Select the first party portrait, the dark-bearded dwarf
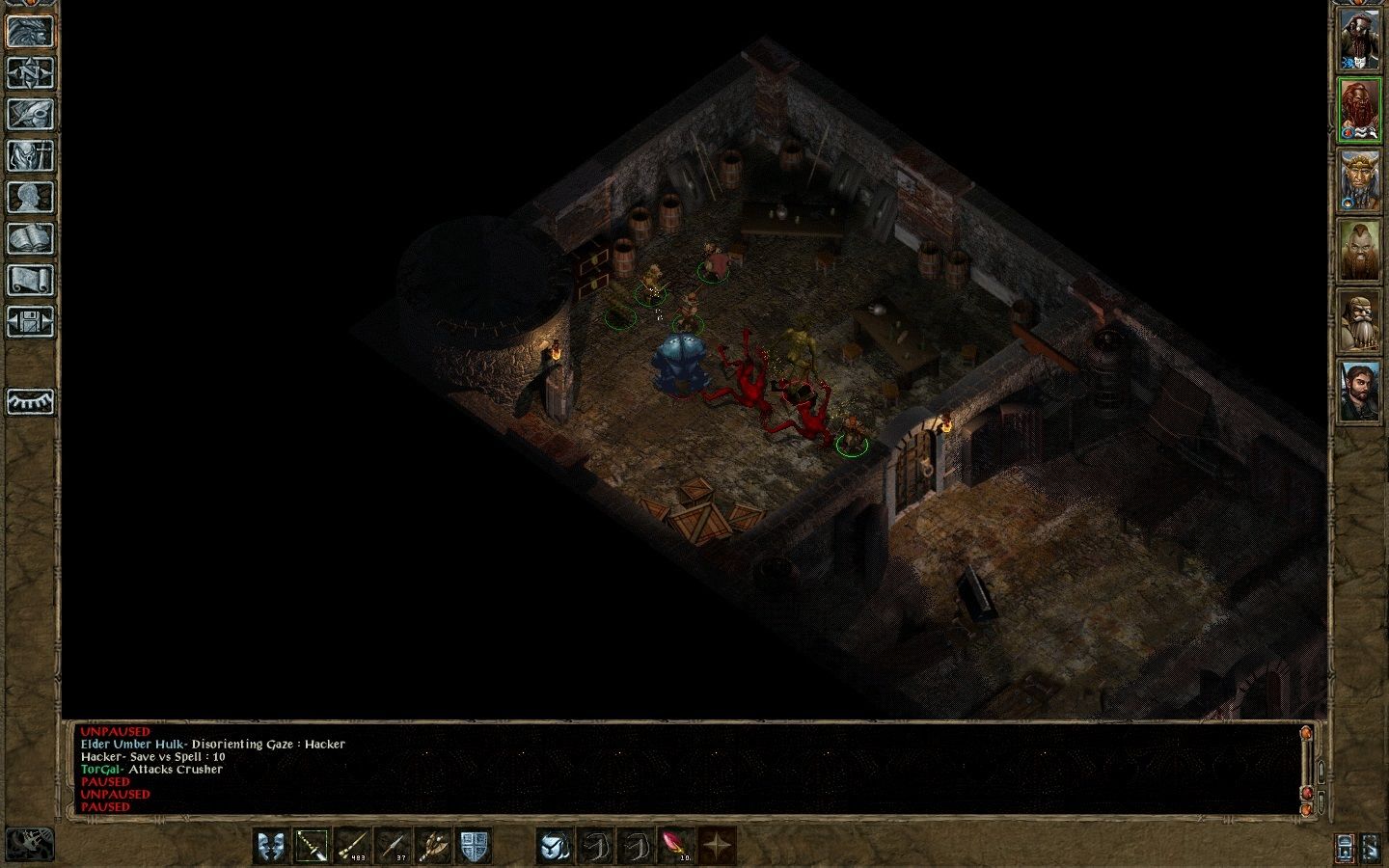 coord(1359,39)
